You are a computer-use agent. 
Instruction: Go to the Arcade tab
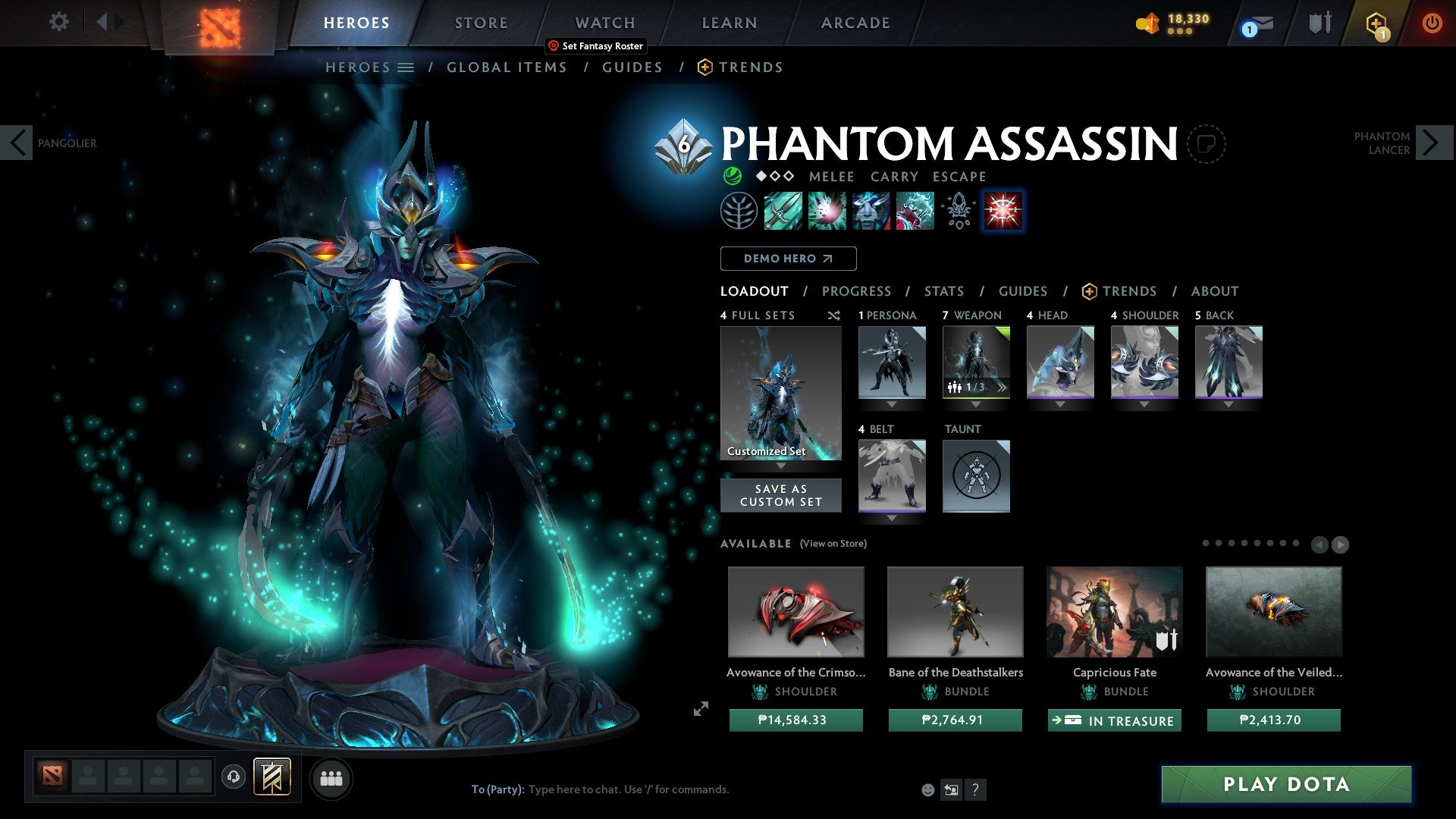855,23
